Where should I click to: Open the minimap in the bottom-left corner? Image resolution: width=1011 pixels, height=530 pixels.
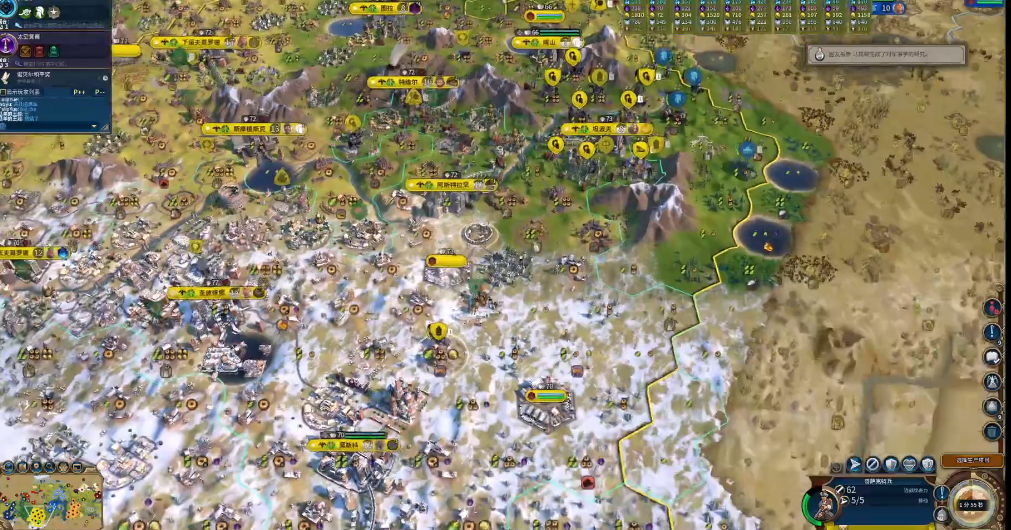(x=50, y=501)
